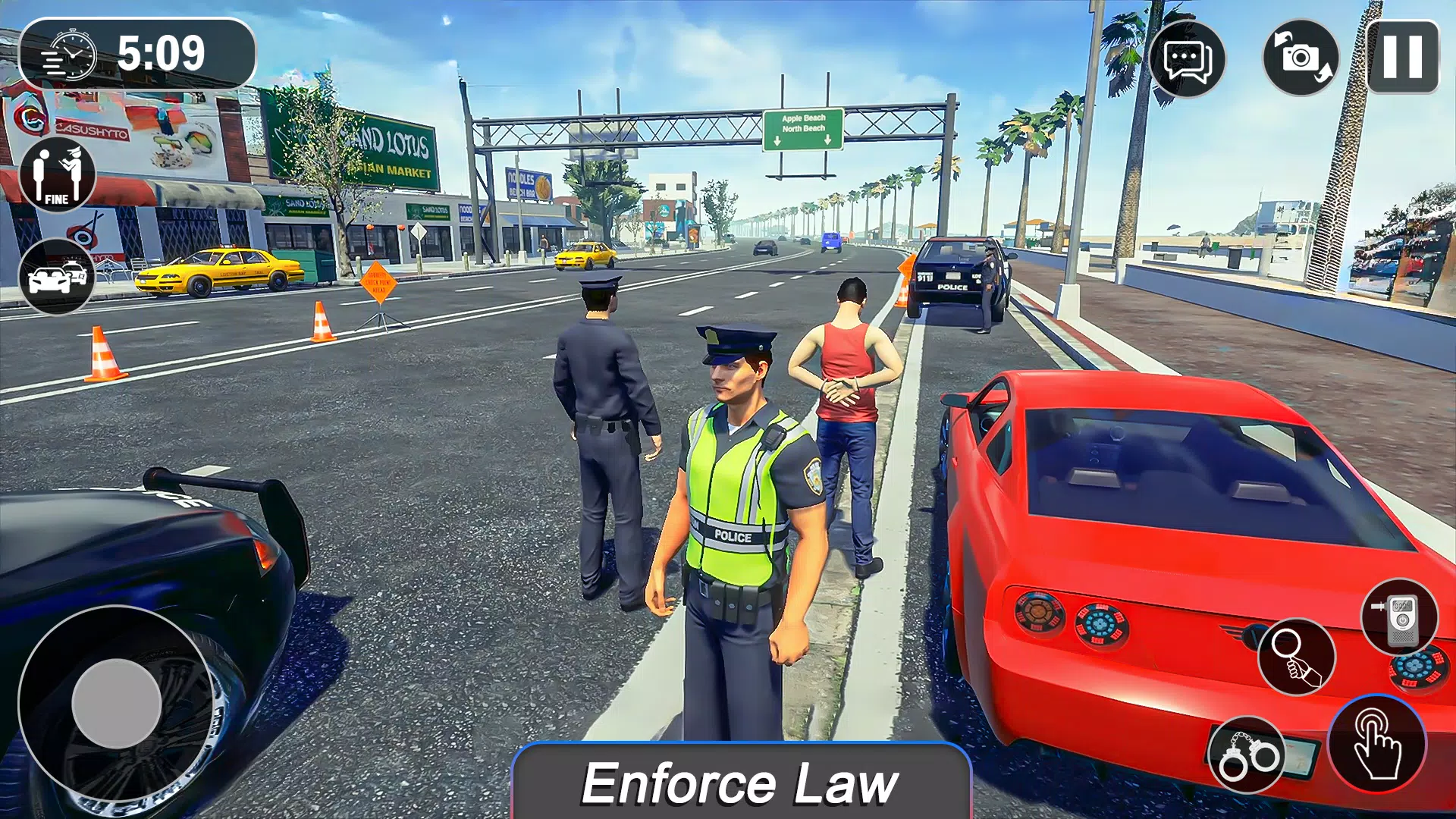
Task: Issue a fine to the pedestrian
Action: [57, 176]
